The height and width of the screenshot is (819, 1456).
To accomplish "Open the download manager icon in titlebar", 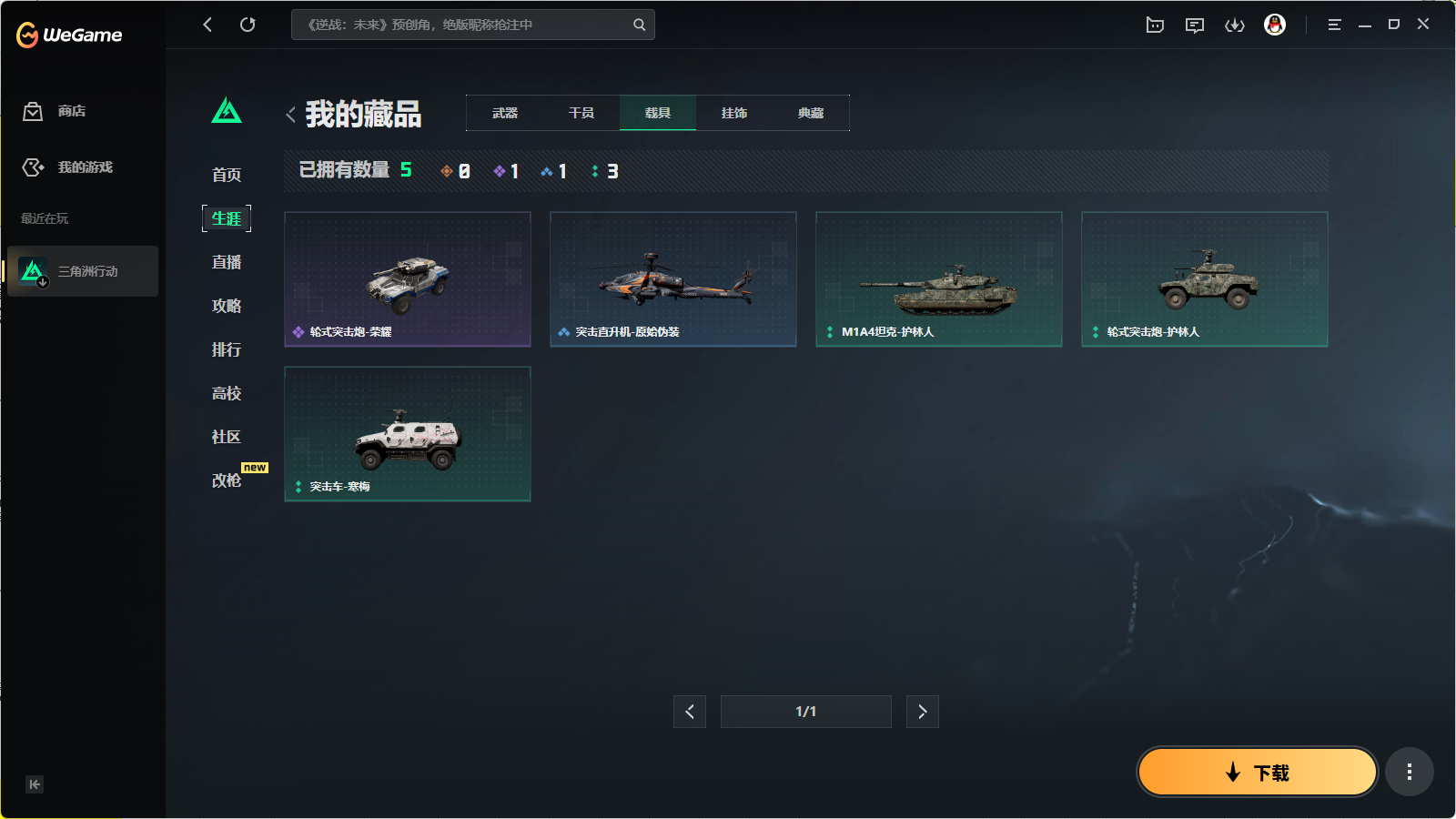I will pyautogui.click(x=1235, y=25).
